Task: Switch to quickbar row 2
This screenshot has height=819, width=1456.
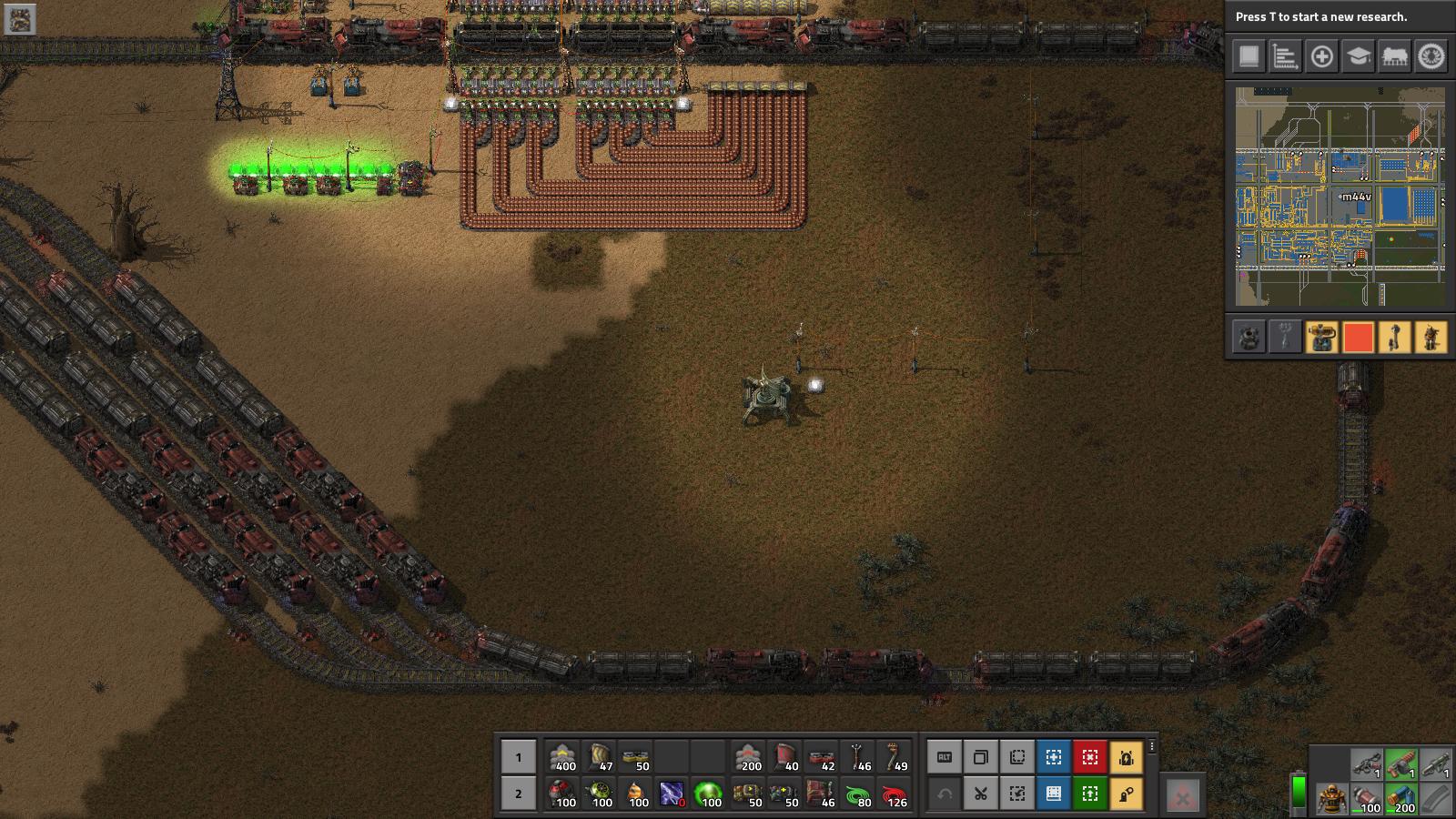Action: coord(519,794)
